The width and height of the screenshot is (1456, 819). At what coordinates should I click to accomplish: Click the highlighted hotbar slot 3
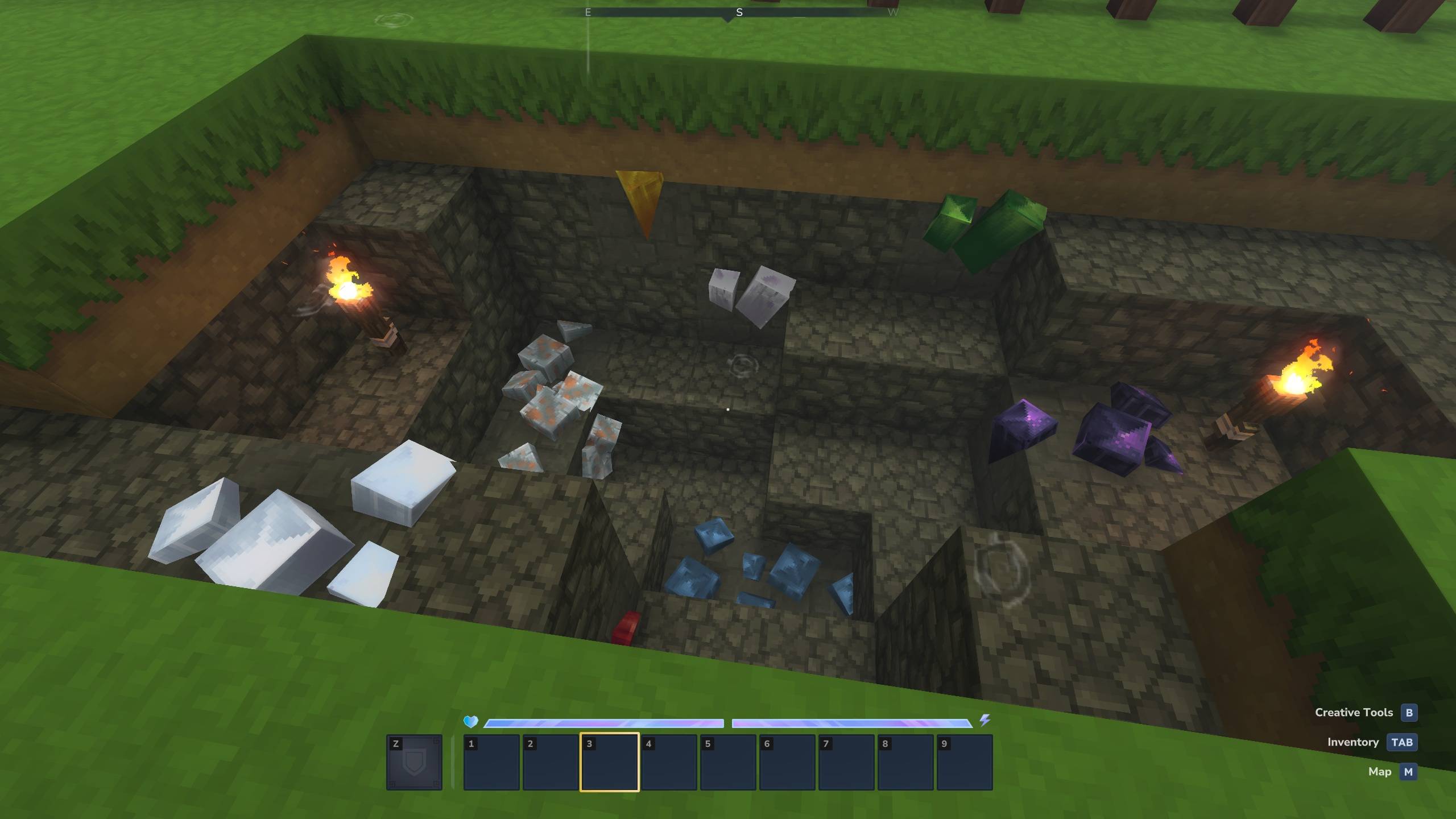(x=610, y=762)
